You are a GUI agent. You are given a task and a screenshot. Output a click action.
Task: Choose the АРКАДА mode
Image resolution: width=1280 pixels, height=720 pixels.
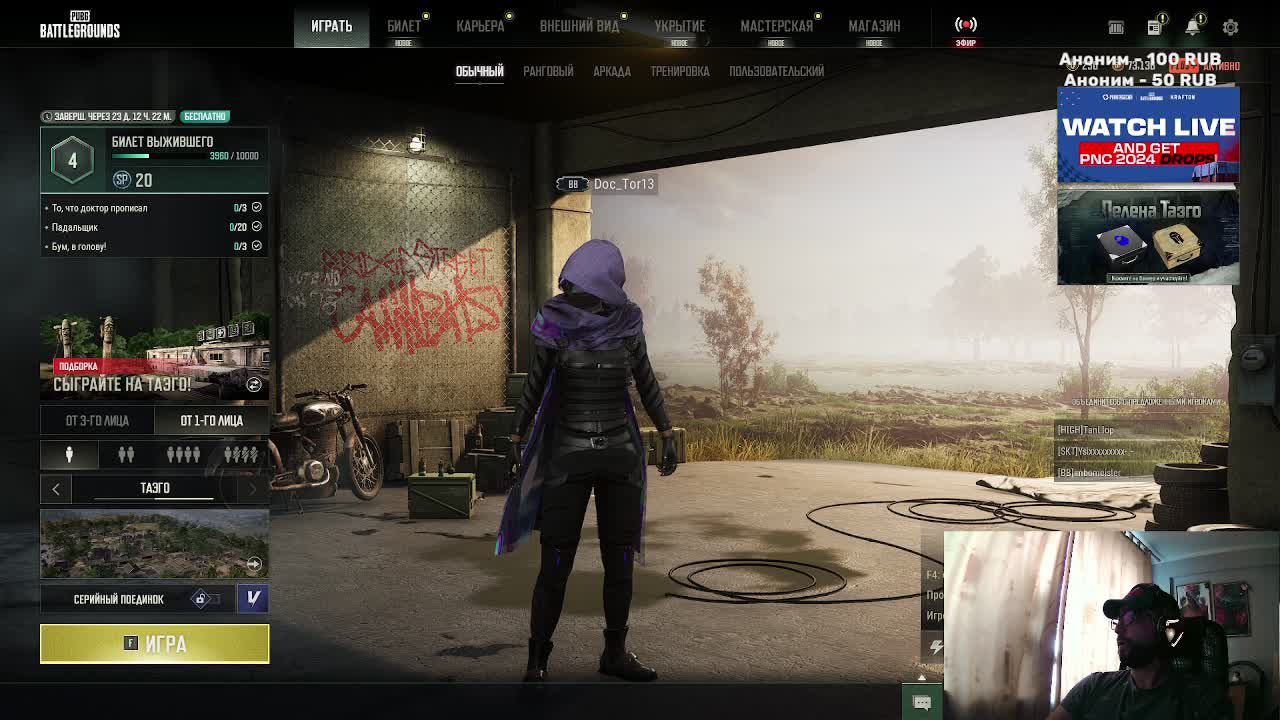tap(611, 71)
